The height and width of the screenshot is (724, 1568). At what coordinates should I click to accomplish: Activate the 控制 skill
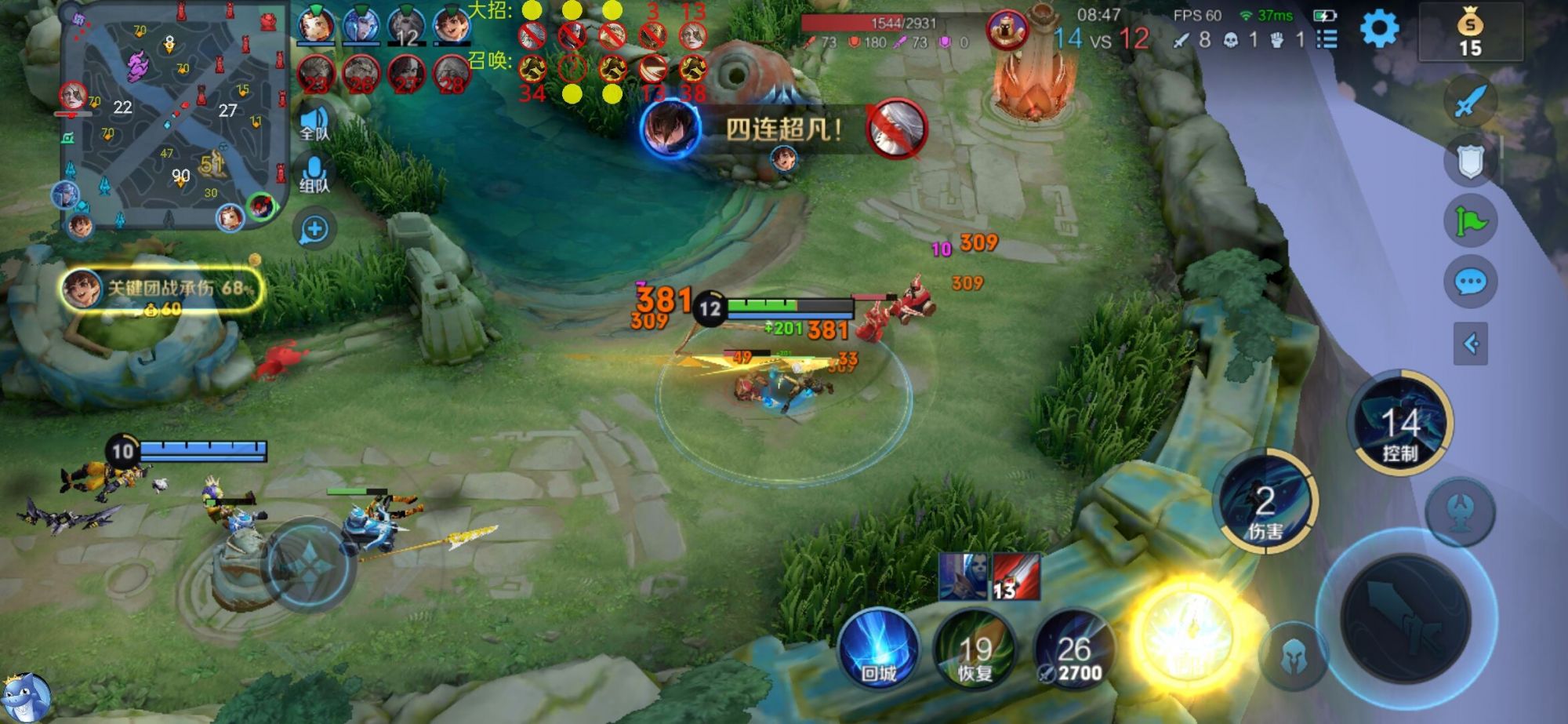[1400, 424]
